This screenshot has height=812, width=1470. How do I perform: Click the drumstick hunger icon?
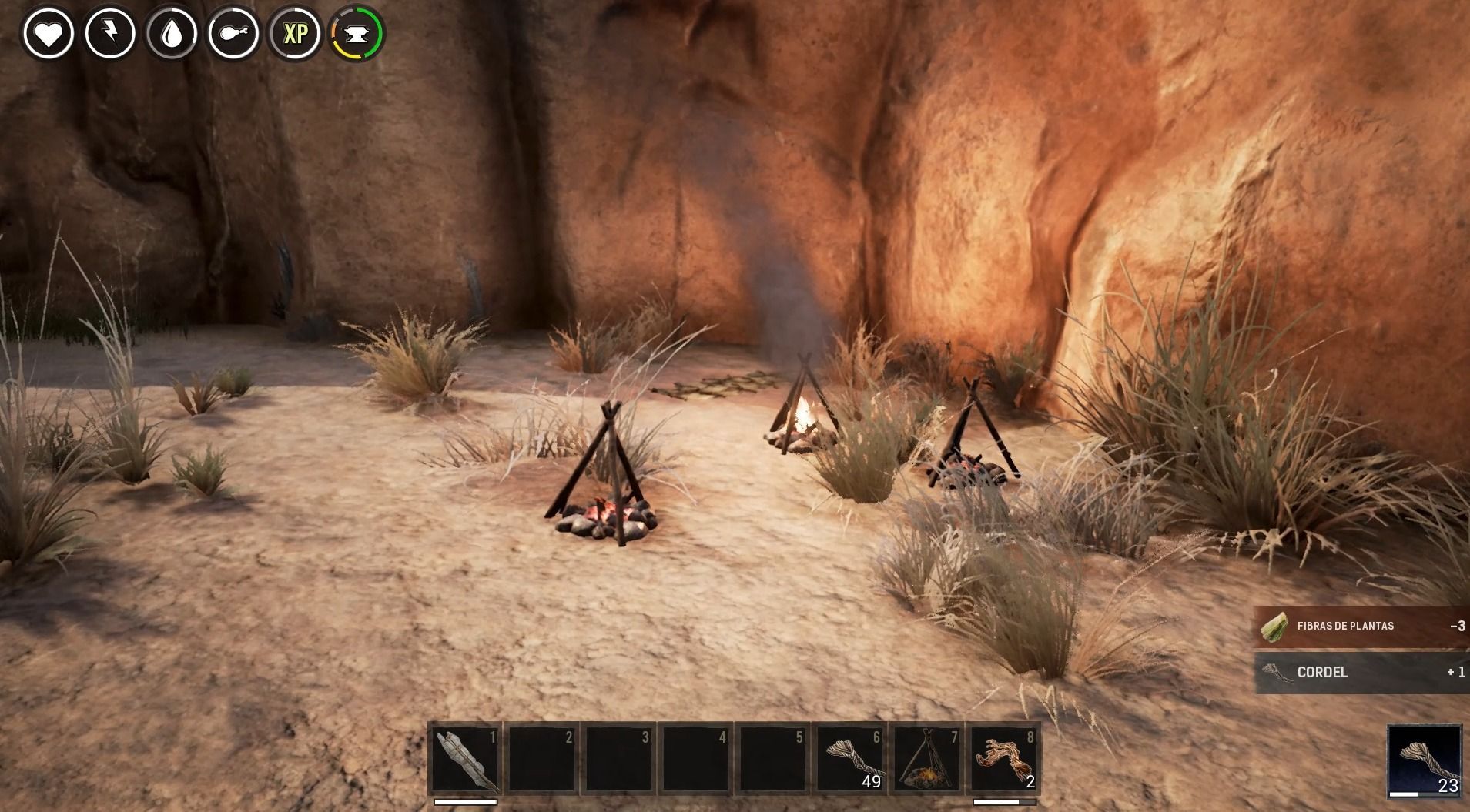(x=233, y=34)
